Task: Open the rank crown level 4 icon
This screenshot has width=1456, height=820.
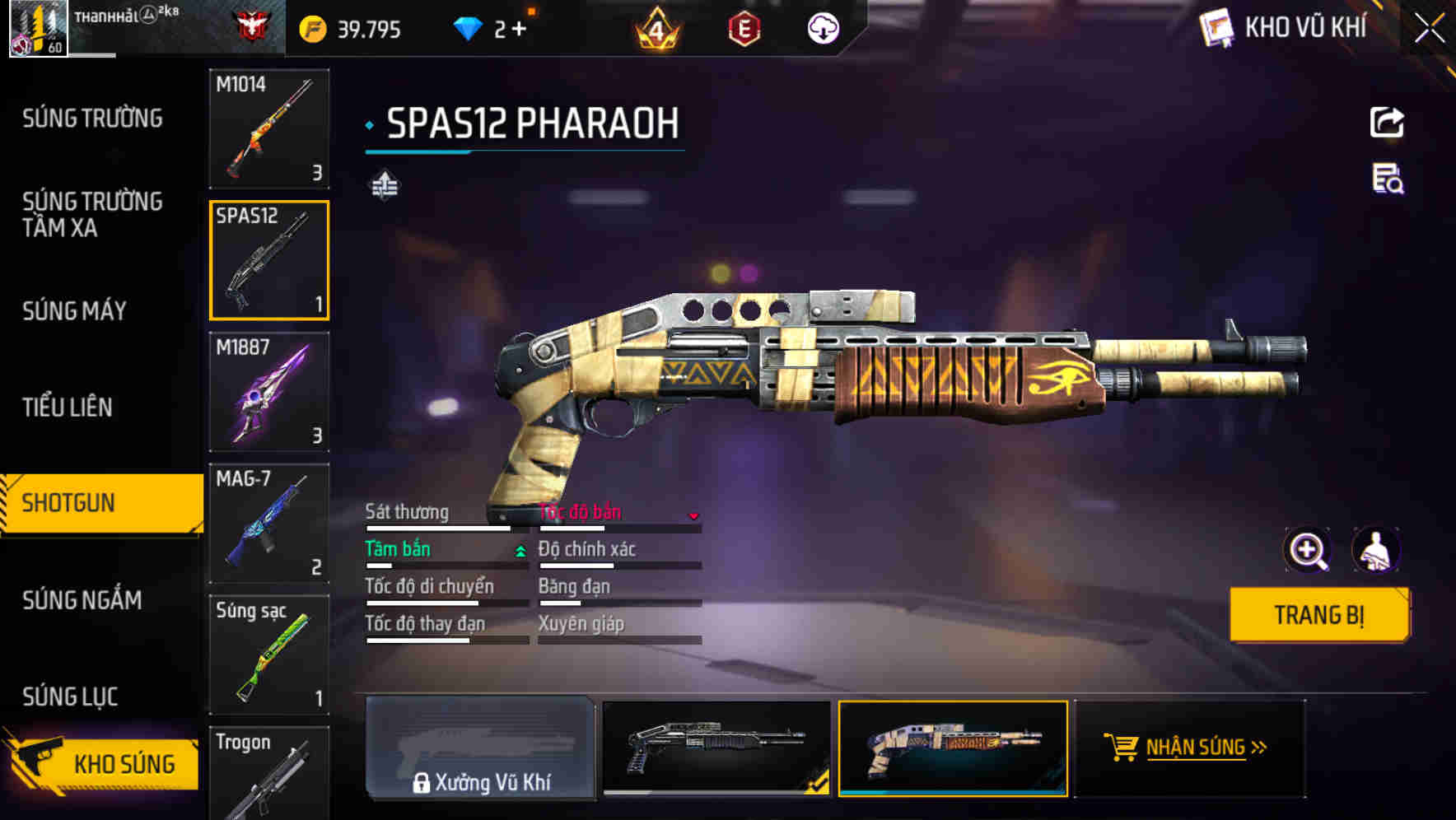Action: 656,27
